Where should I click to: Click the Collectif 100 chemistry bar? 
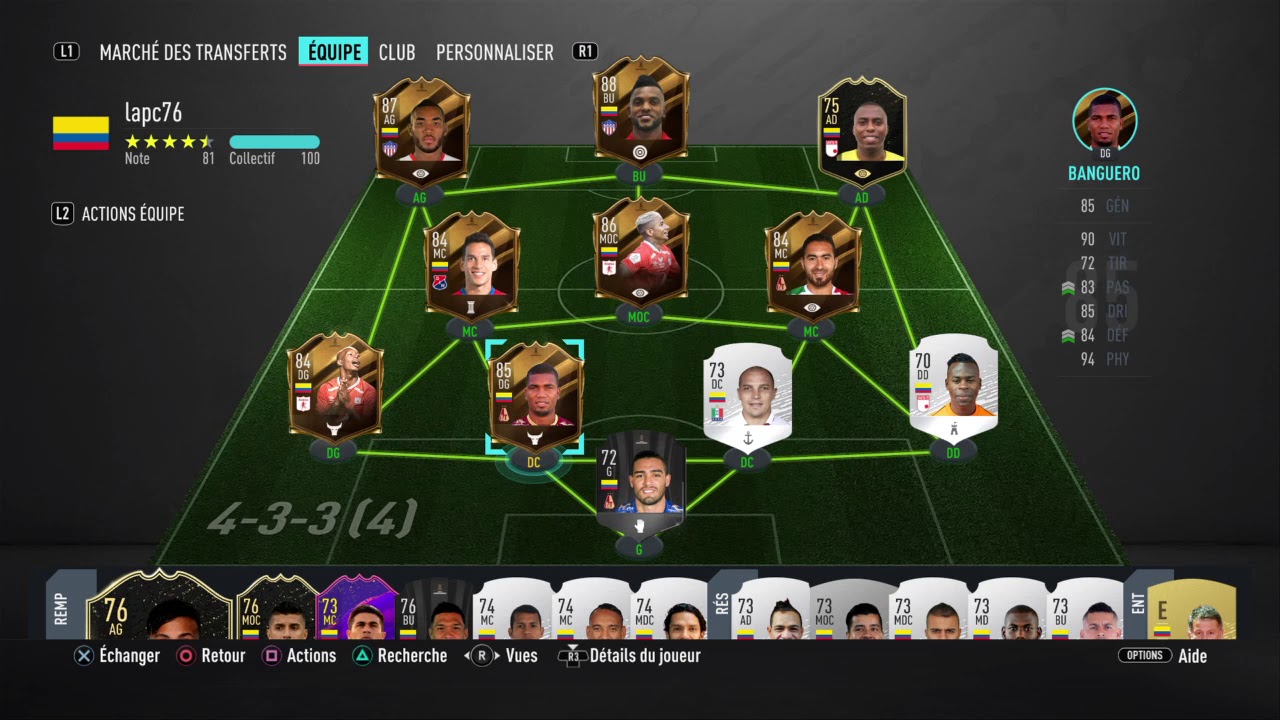point(274,142)
